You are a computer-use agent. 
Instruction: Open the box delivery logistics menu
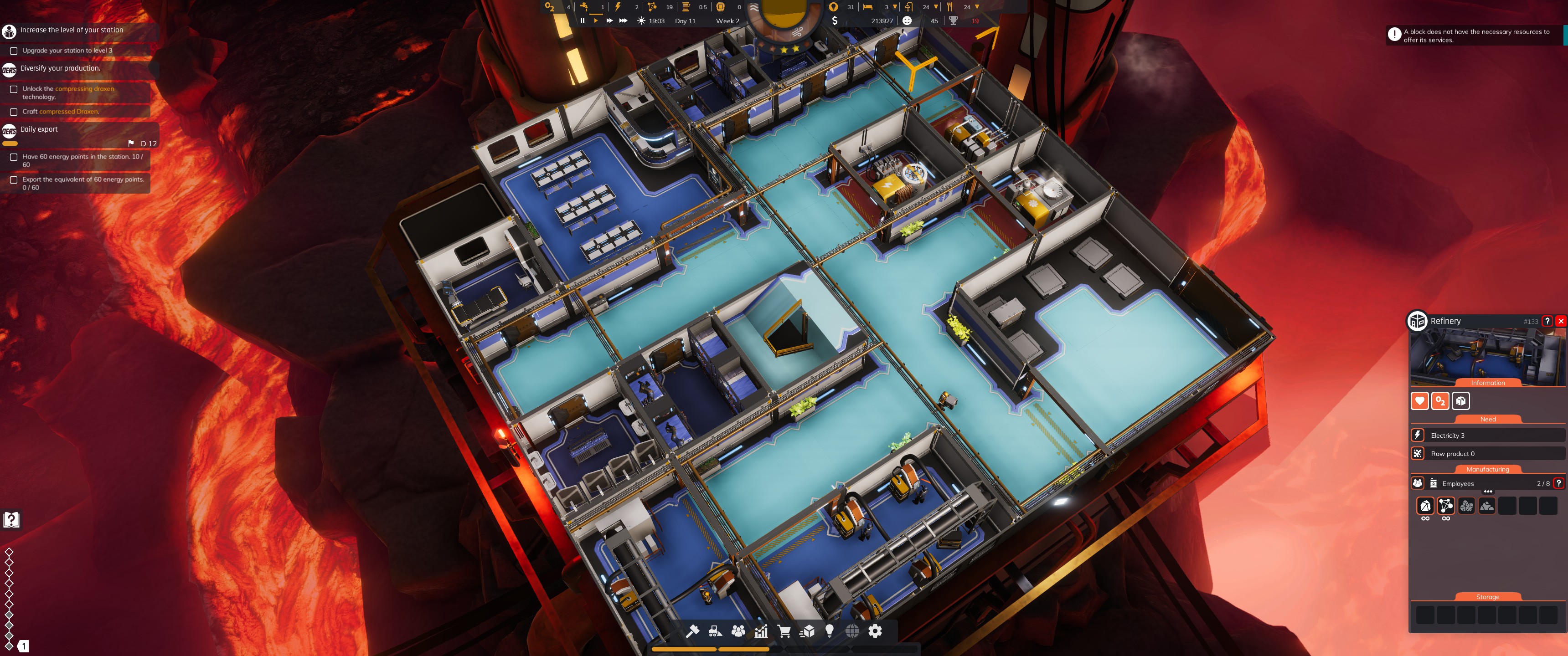click(807, 631)
